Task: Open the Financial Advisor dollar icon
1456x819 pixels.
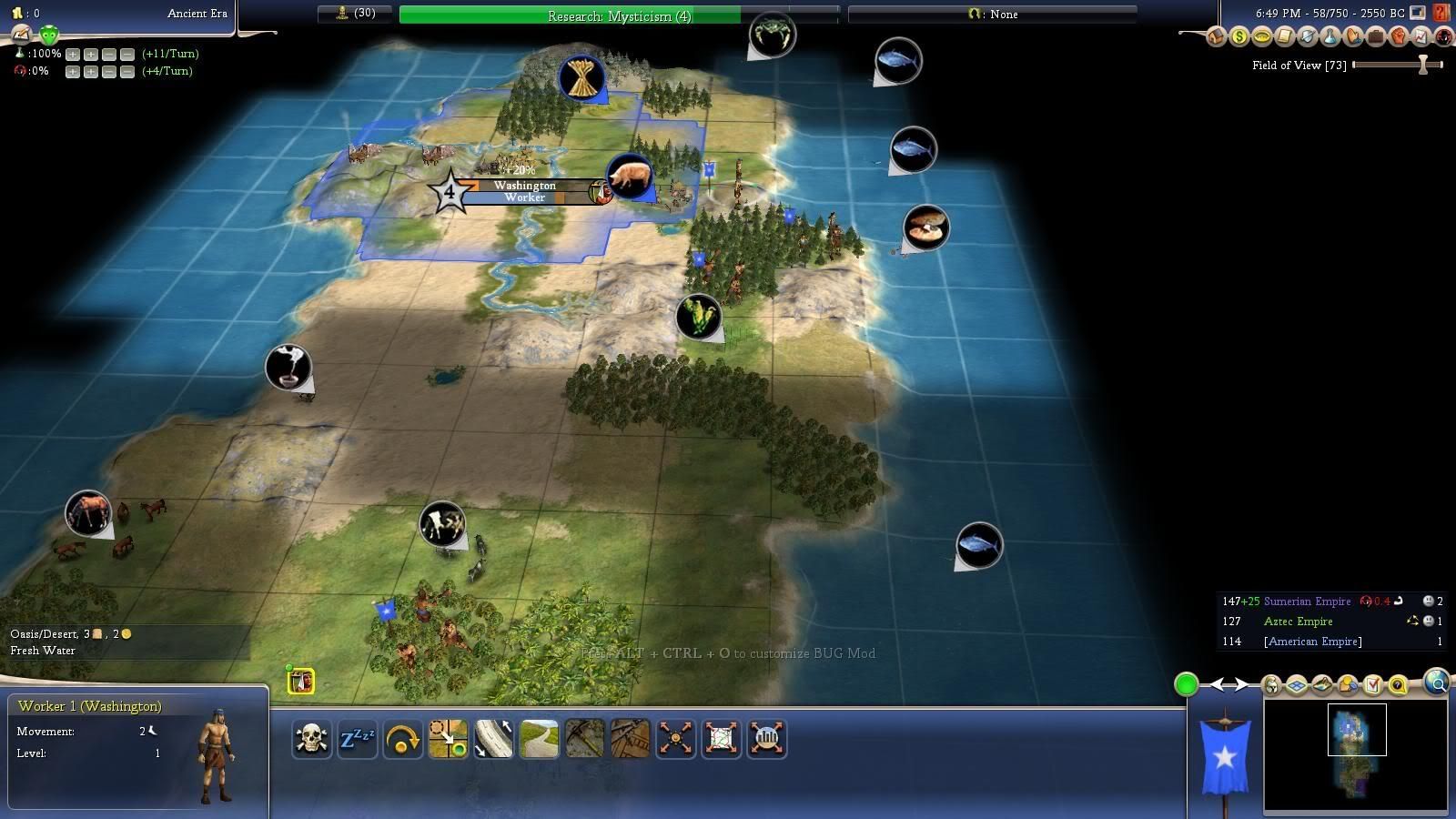Action: pos(1239,37)
